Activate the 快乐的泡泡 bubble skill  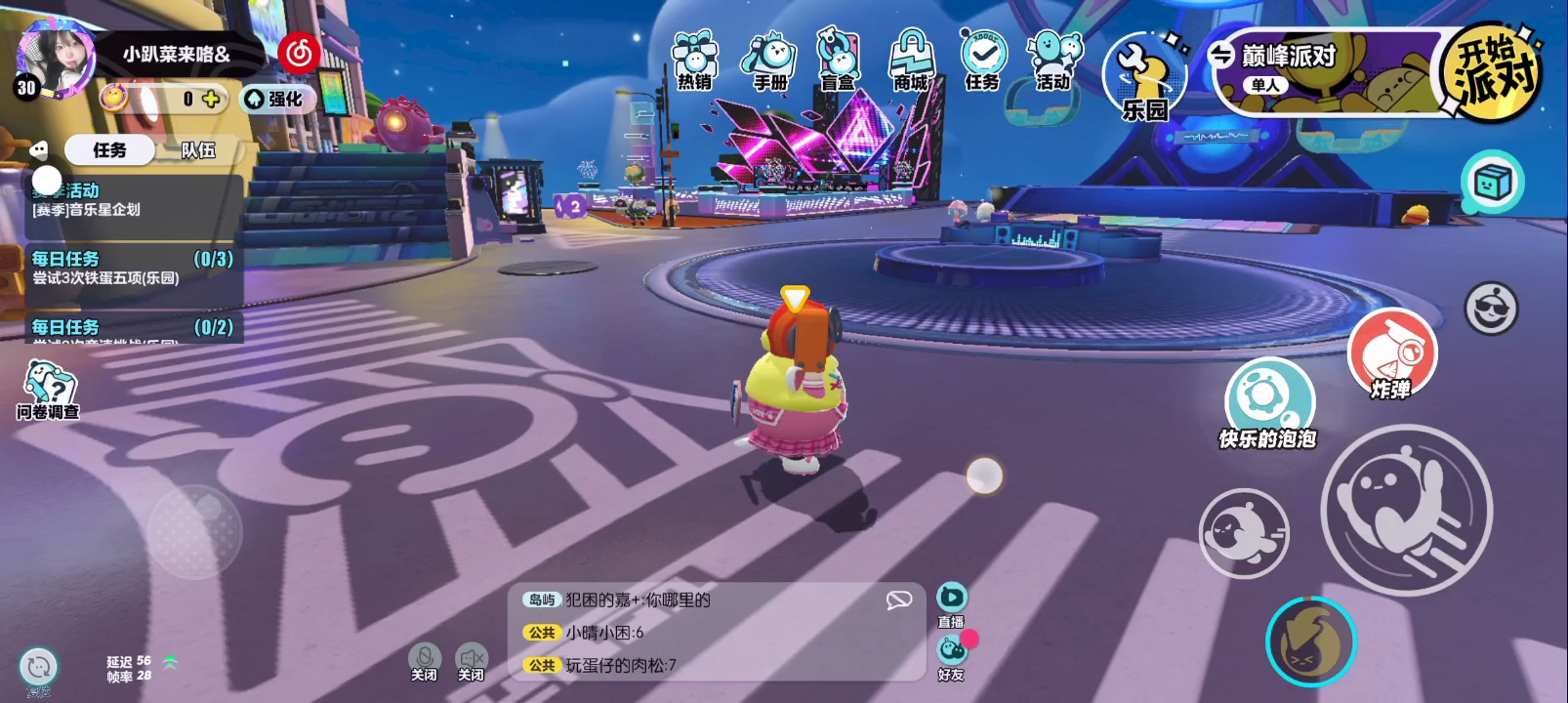coord(1268,400)
